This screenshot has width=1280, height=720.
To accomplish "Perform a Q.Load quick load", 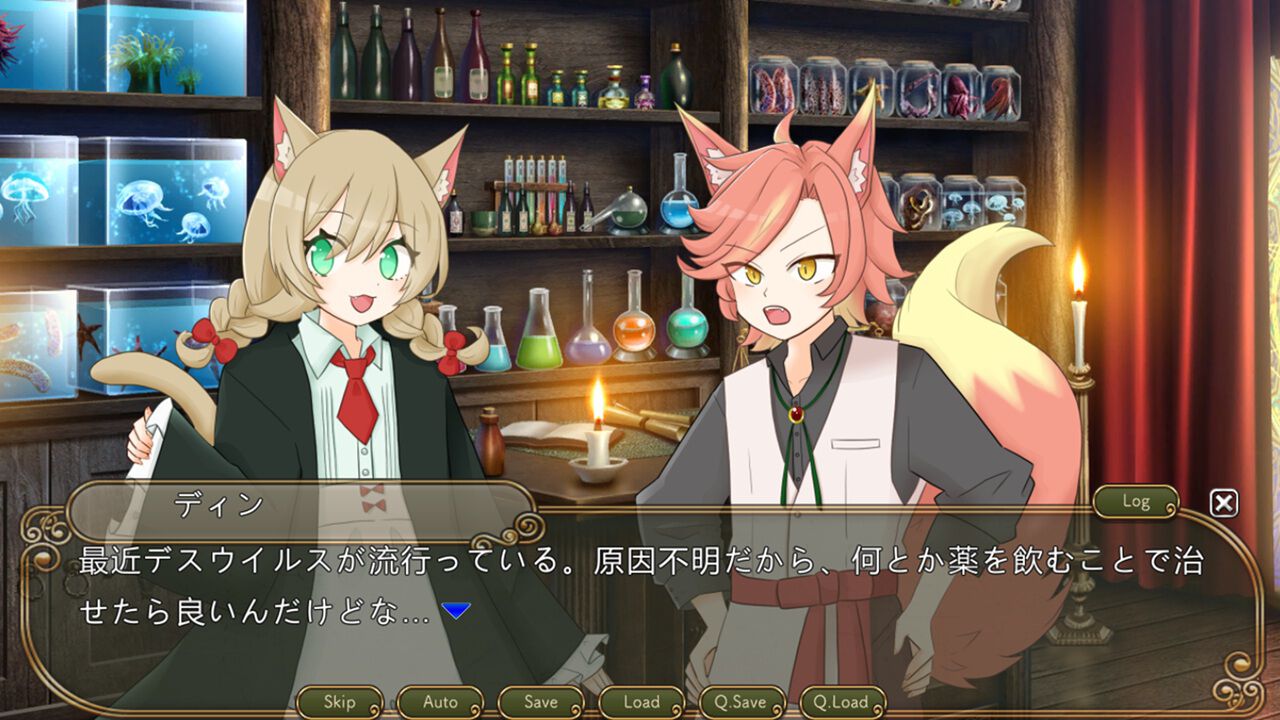I will 845,701.
